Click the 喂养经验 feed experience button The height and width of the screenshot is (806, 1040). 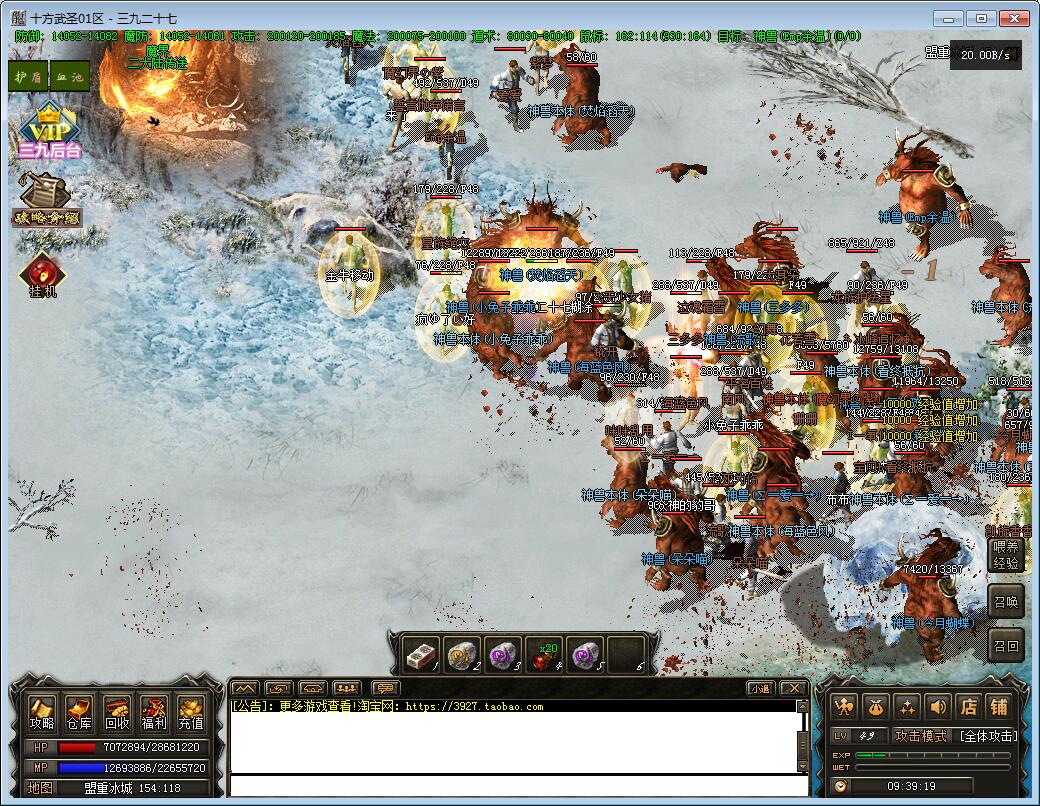pos(1006,555)
